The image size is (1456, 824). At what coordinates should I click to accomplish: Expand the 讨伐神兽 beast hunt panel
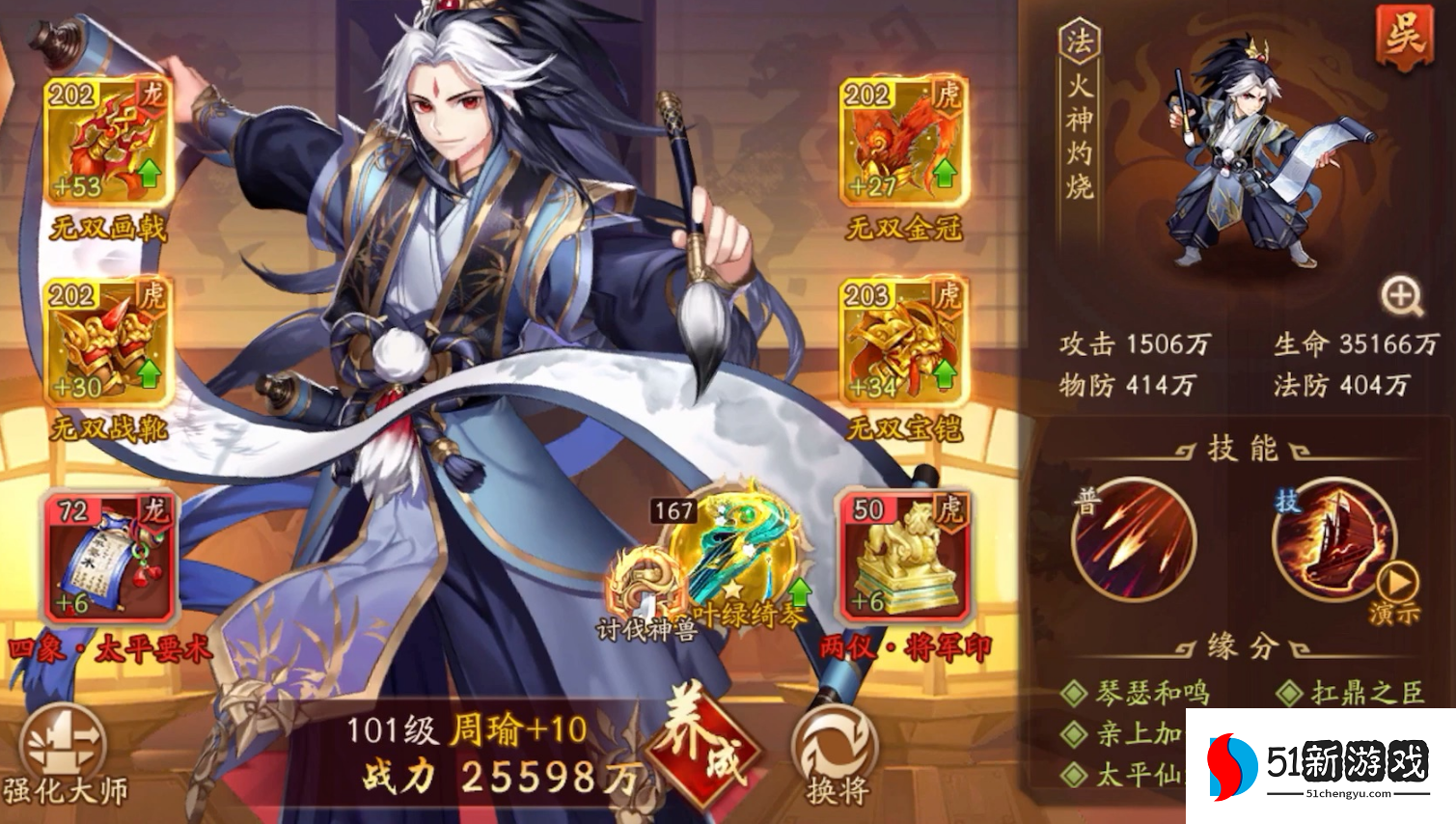(x=640, y=579)
